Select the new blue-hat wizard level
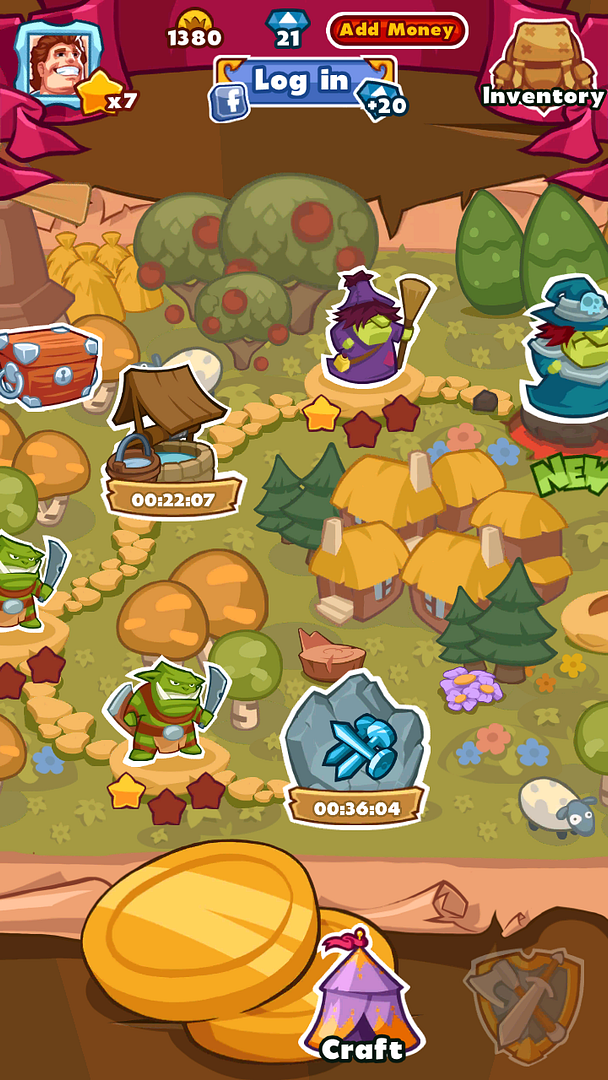This screenshot has width=608, height=1080. pos(570,350)
